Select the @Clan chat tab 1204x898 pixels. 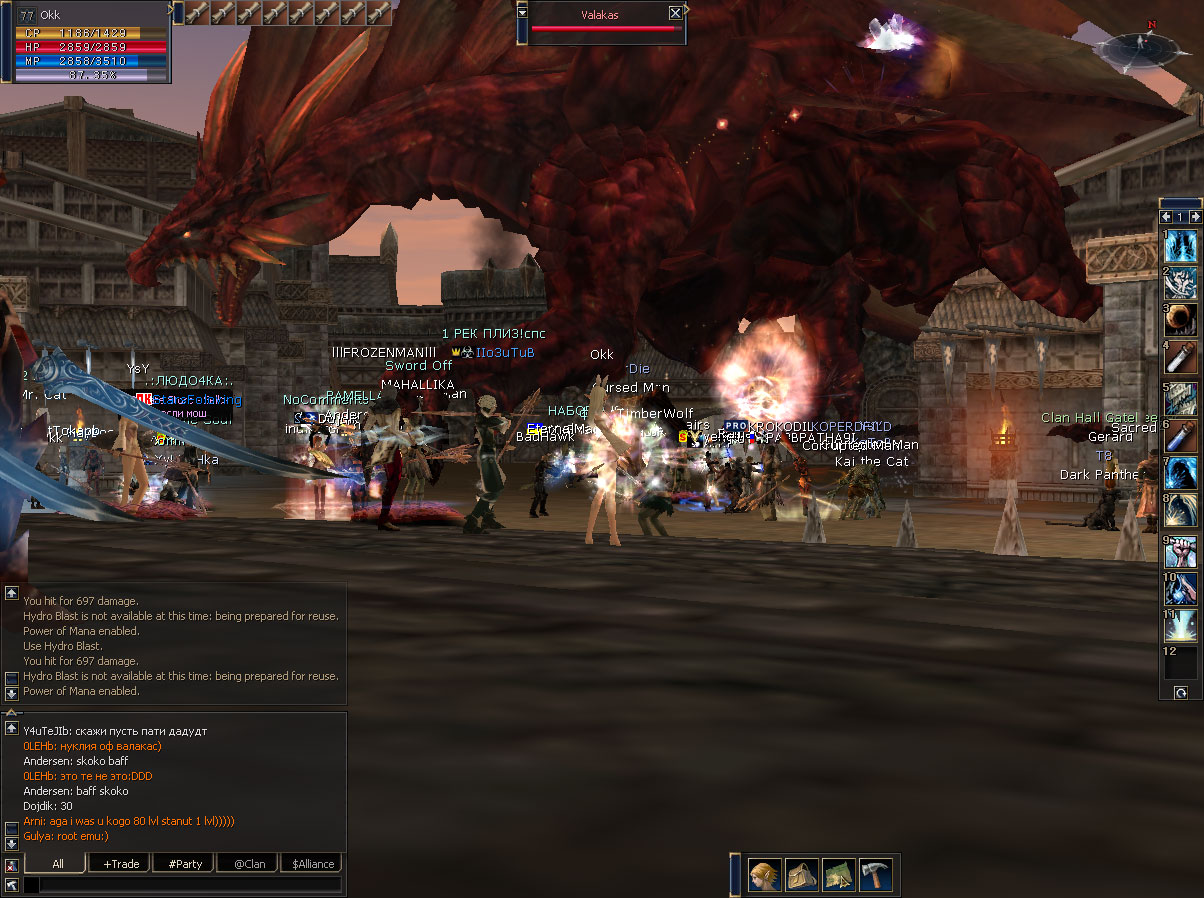(249, 863)
